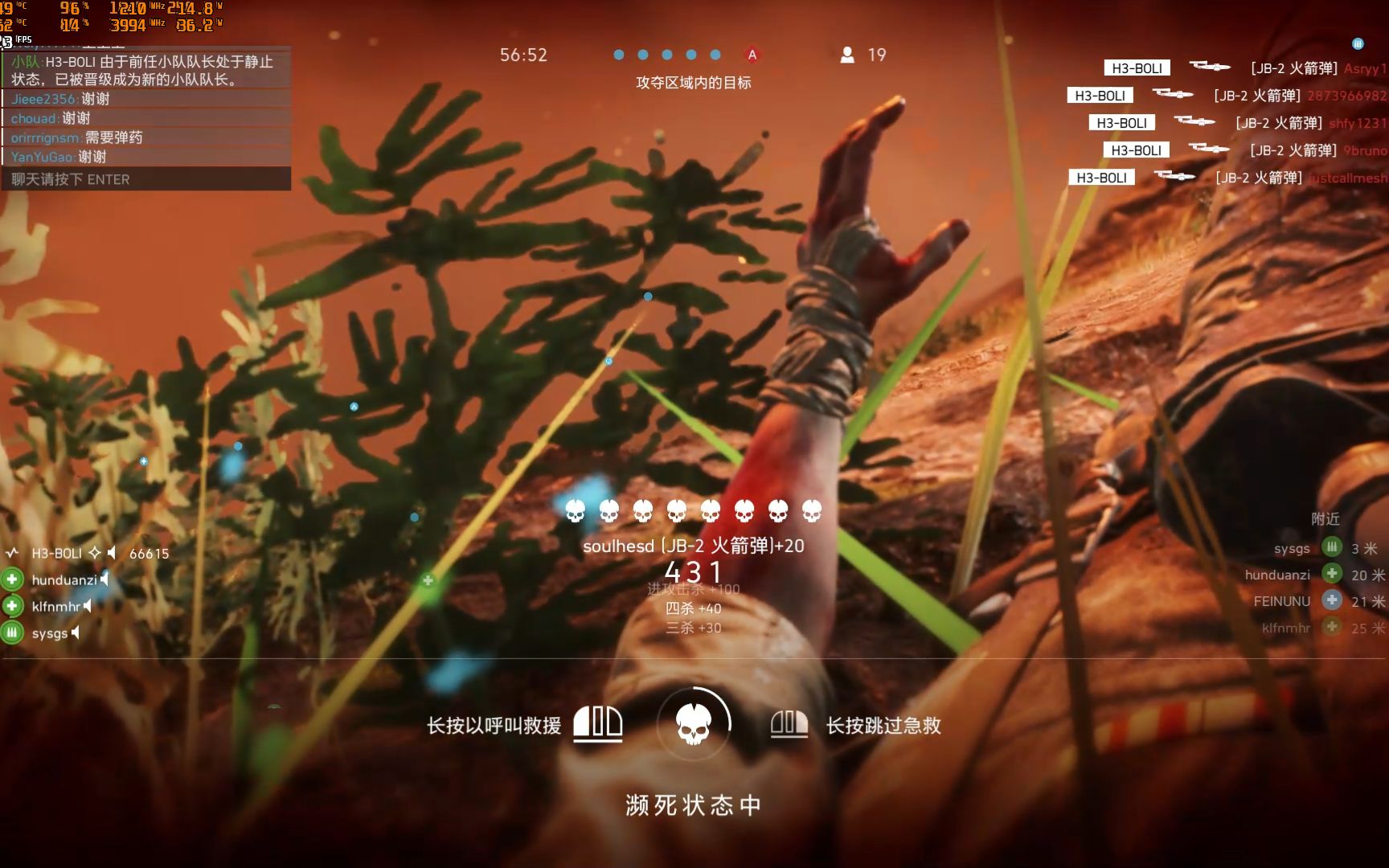Click the red objective A marker at top

pos(752,55)
